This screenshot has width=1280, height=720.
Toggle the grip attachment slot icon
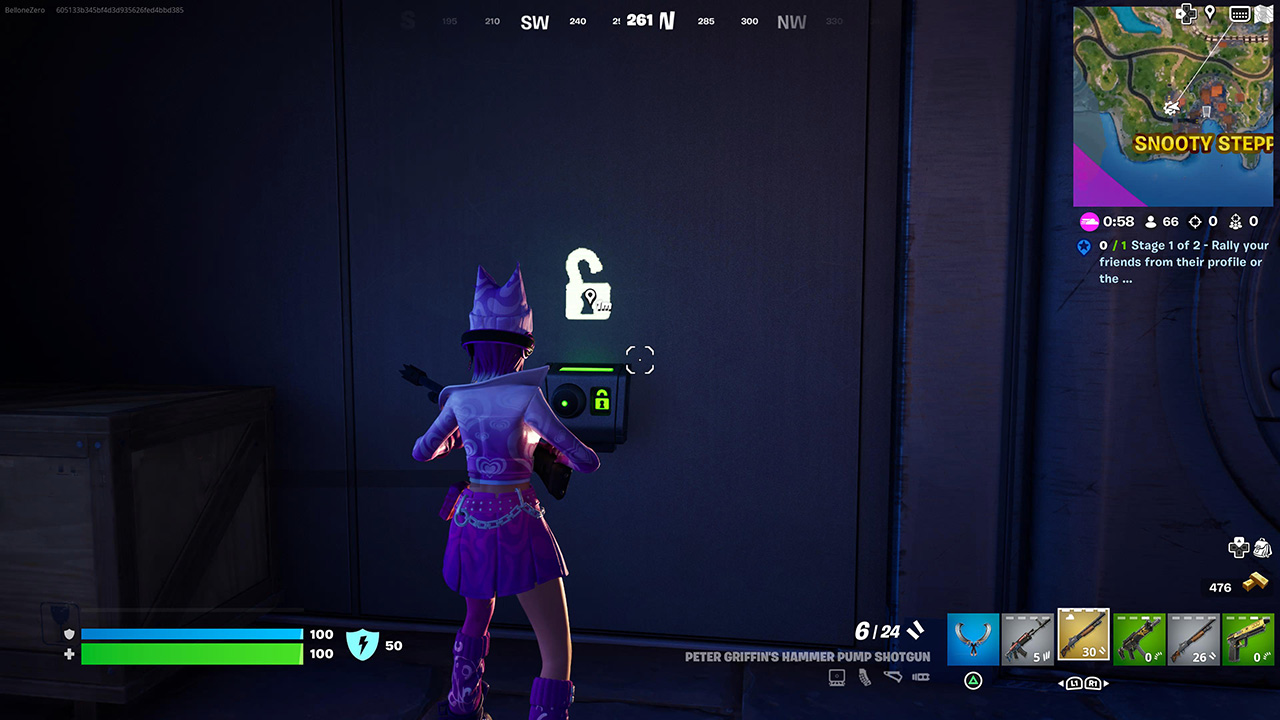point(892,677)
